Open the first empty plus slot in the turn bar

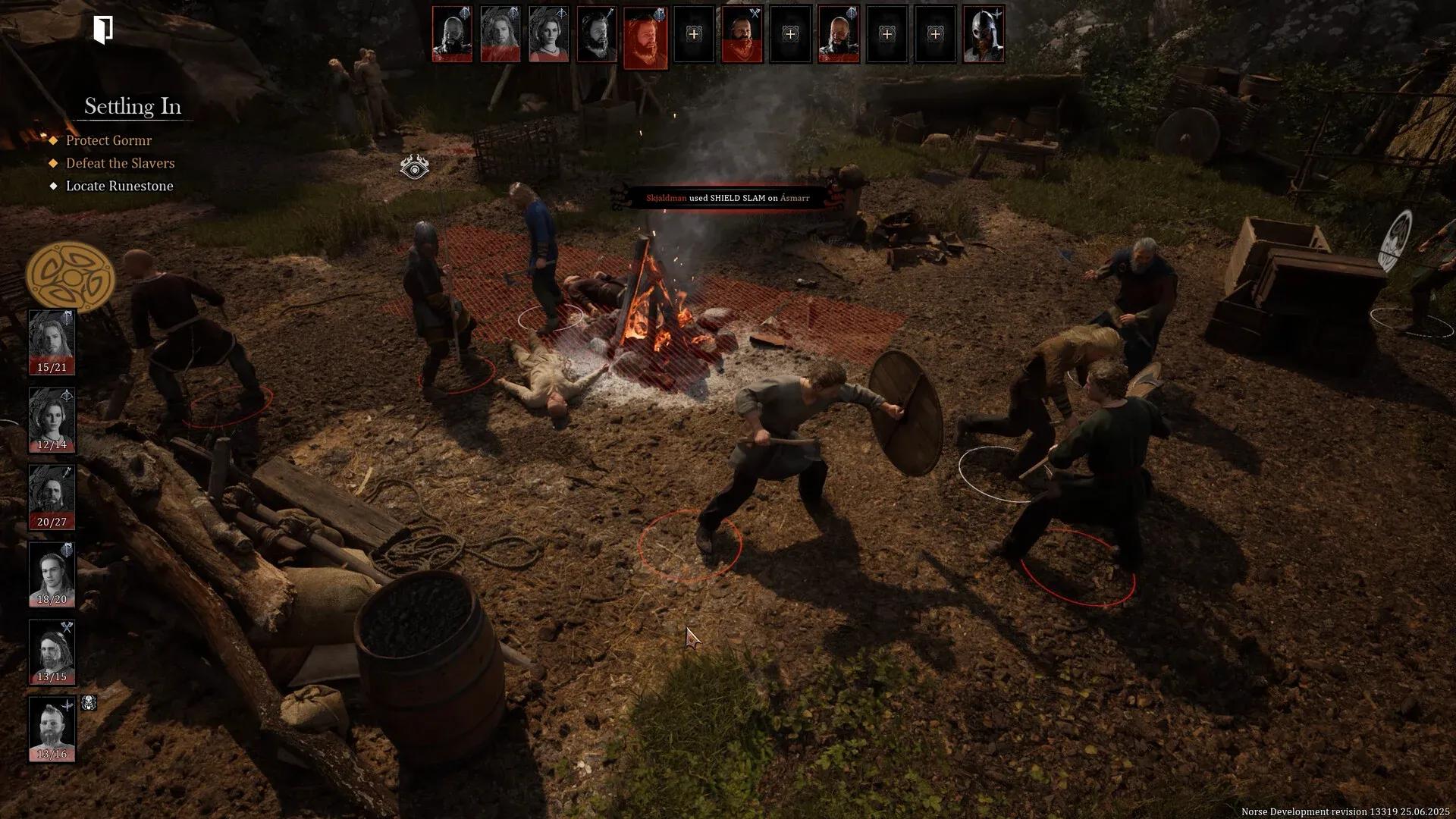pos(694,34)
